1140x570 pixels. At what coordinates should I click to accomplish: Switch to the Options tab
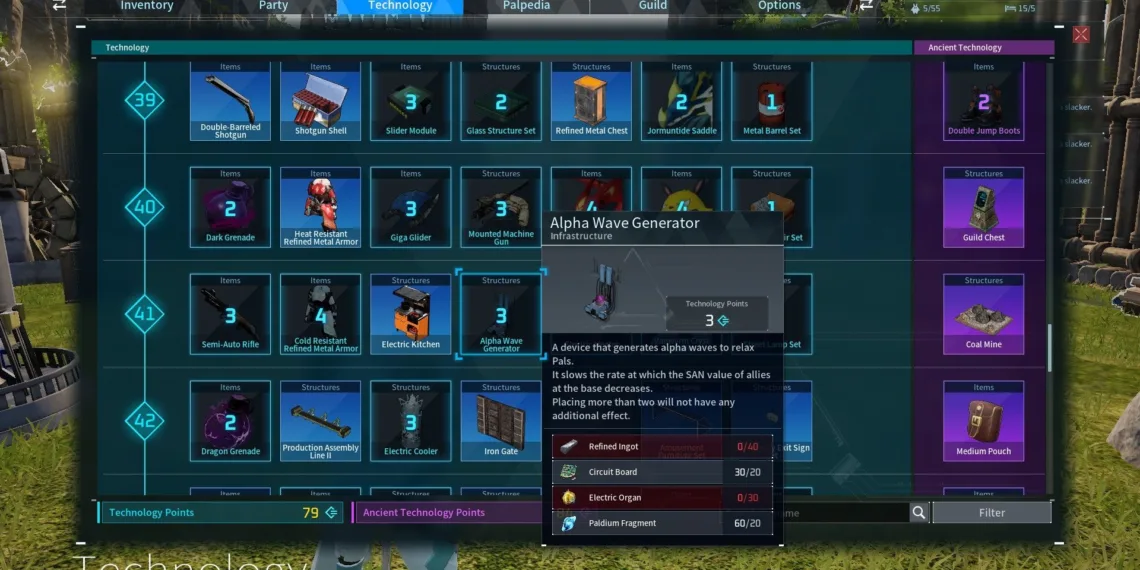pyautogui.click(x=779, y=6)
